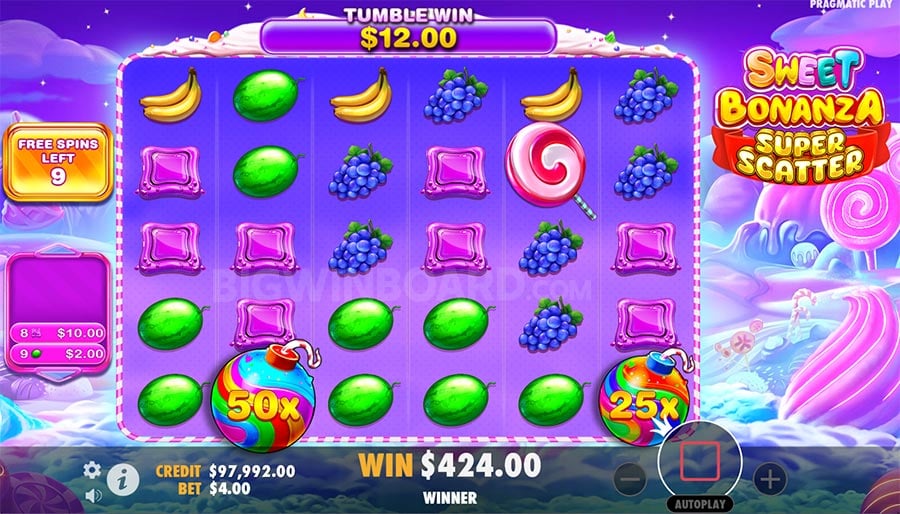Open the settings gear menu
The image size is (900, 514).
tap(92, 469)
